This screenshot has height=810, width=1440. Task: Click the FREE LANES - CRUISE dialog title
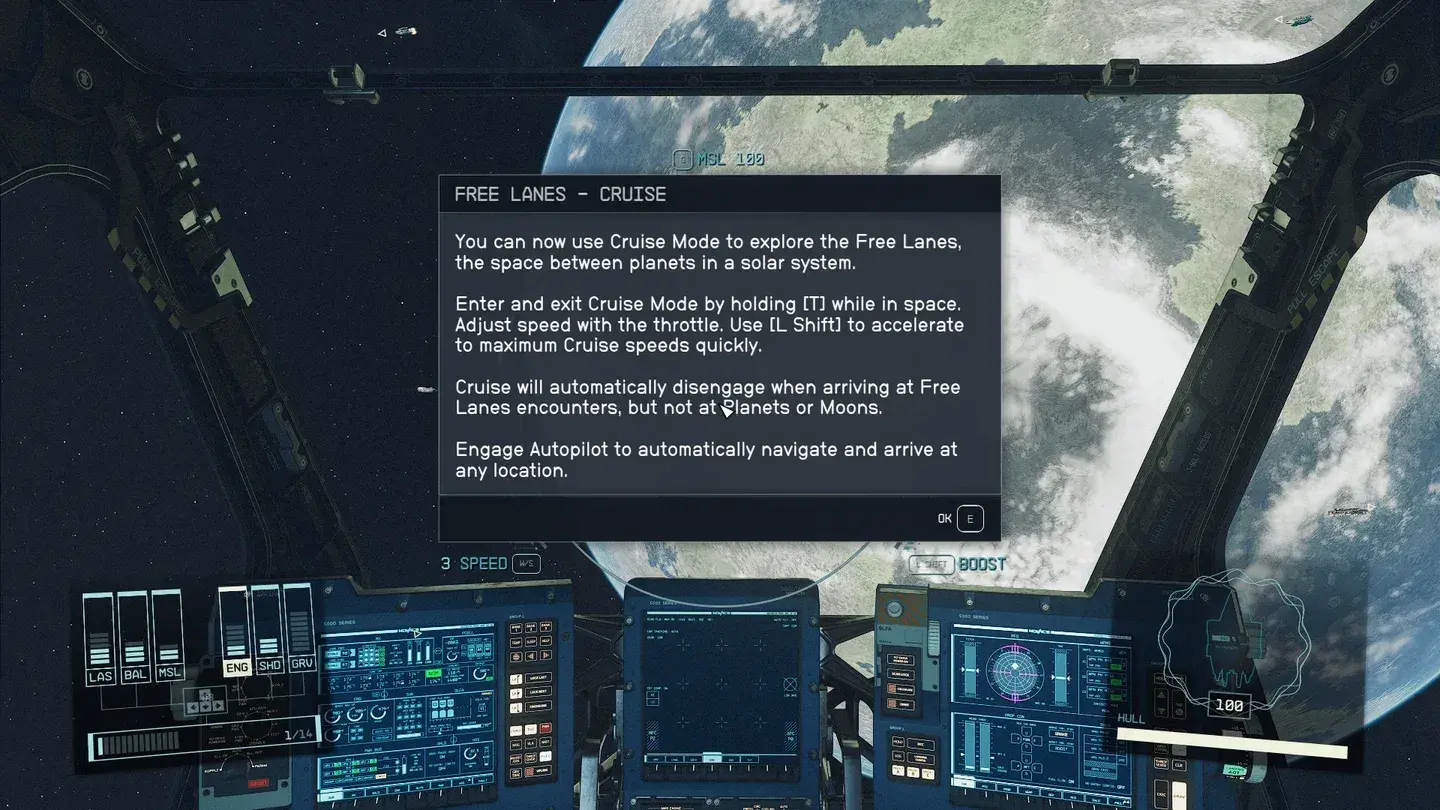(560, 194)
